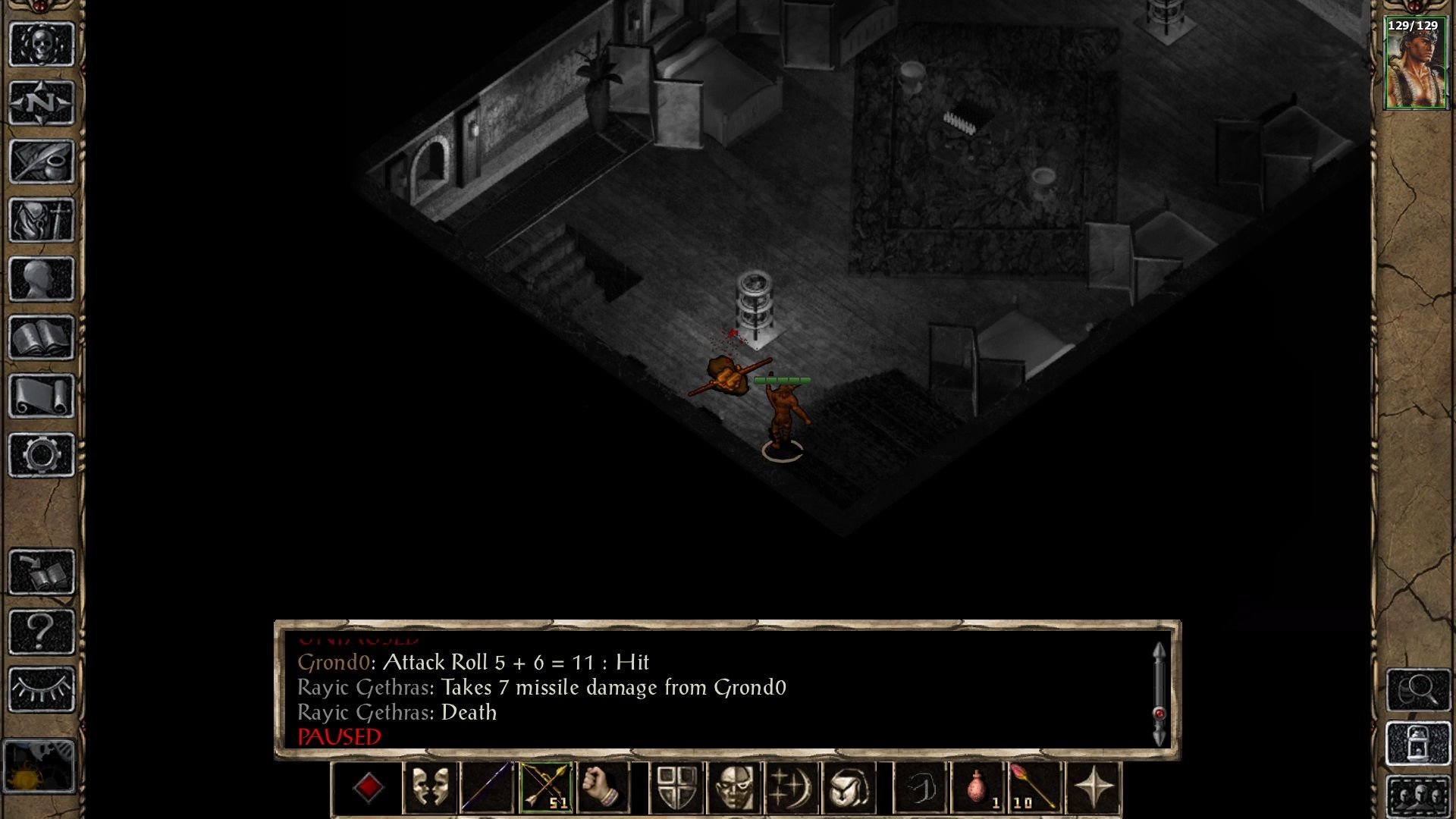The image size is (1456, 819).
Task: Open the mage spellbook
Action: pos(42,337)
